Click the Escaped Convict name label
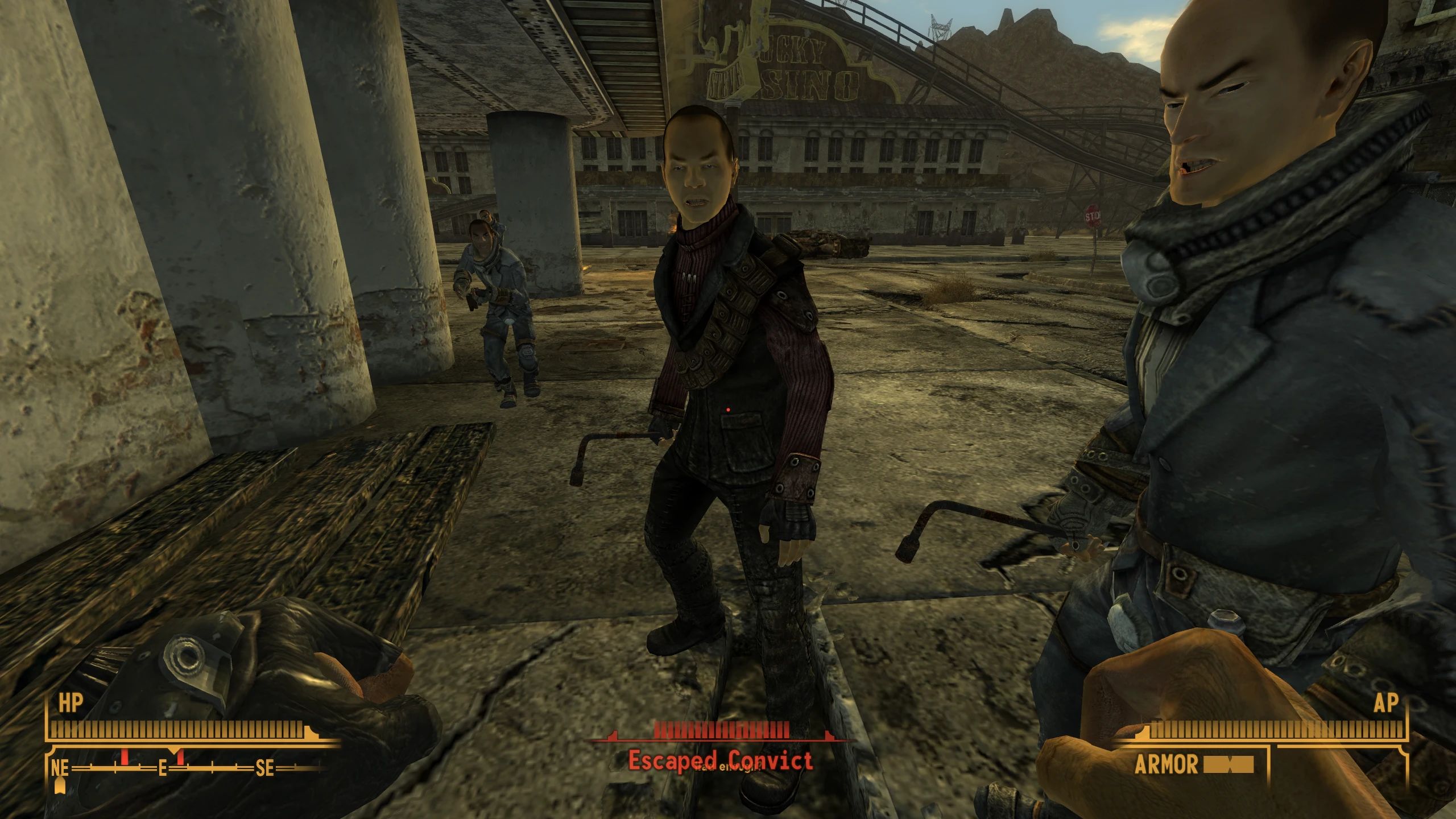 click(724, 761)
